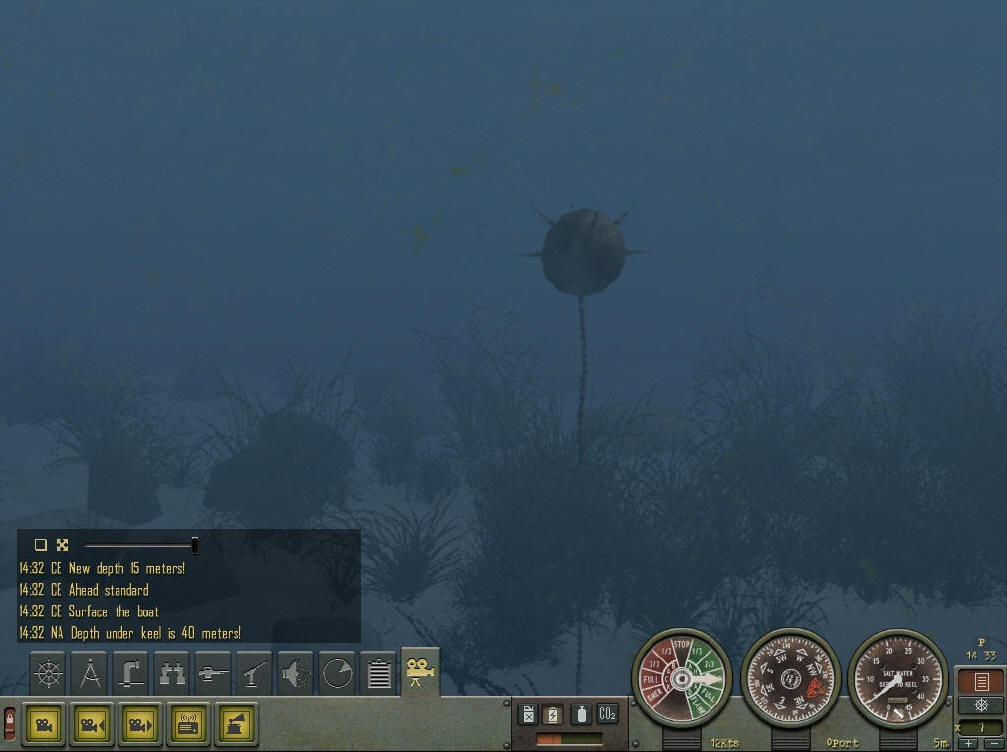Select the torpedo weapons tab
The image size is (1007, 752).
(x=213, y=674)
